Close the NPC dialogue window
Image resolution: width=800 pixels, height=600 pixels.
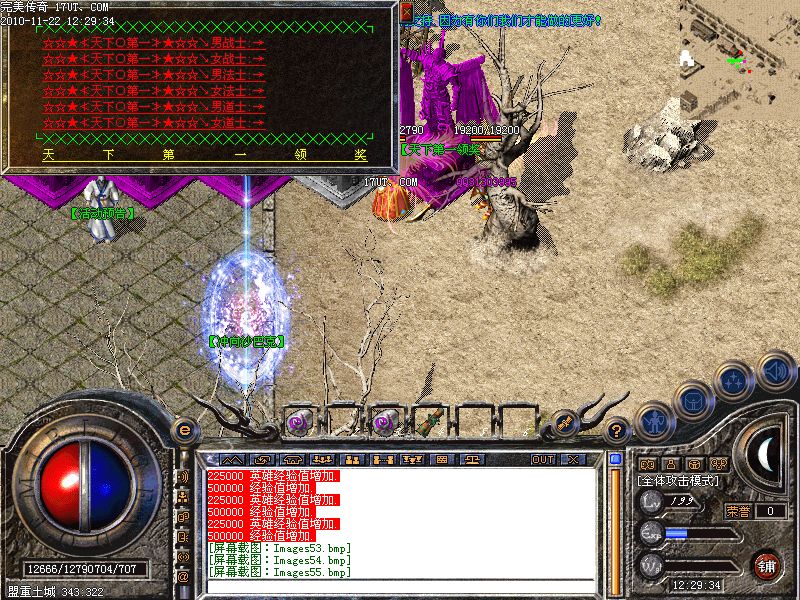[x=406, y=12]
